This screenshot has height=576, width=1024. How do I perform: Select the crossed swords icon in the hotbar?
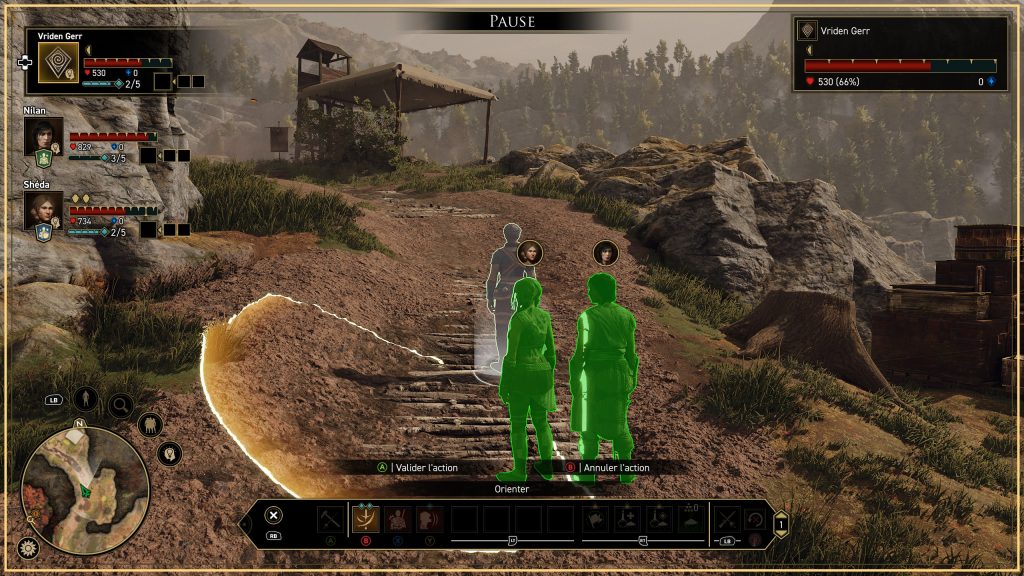point(728,519)
